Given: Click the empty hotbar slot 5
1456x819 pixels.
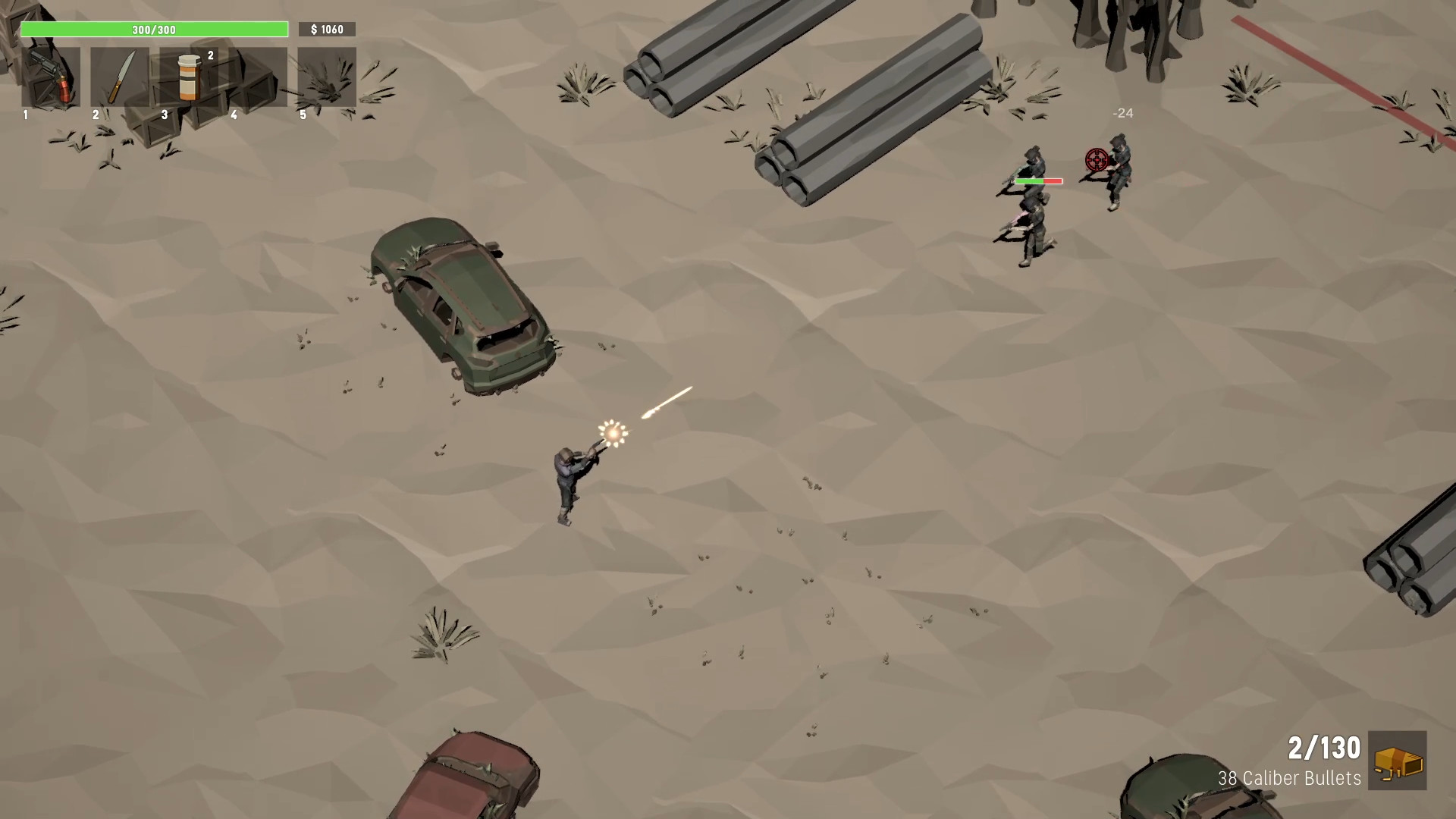Looking at the screenshot, I should point(326,76).
